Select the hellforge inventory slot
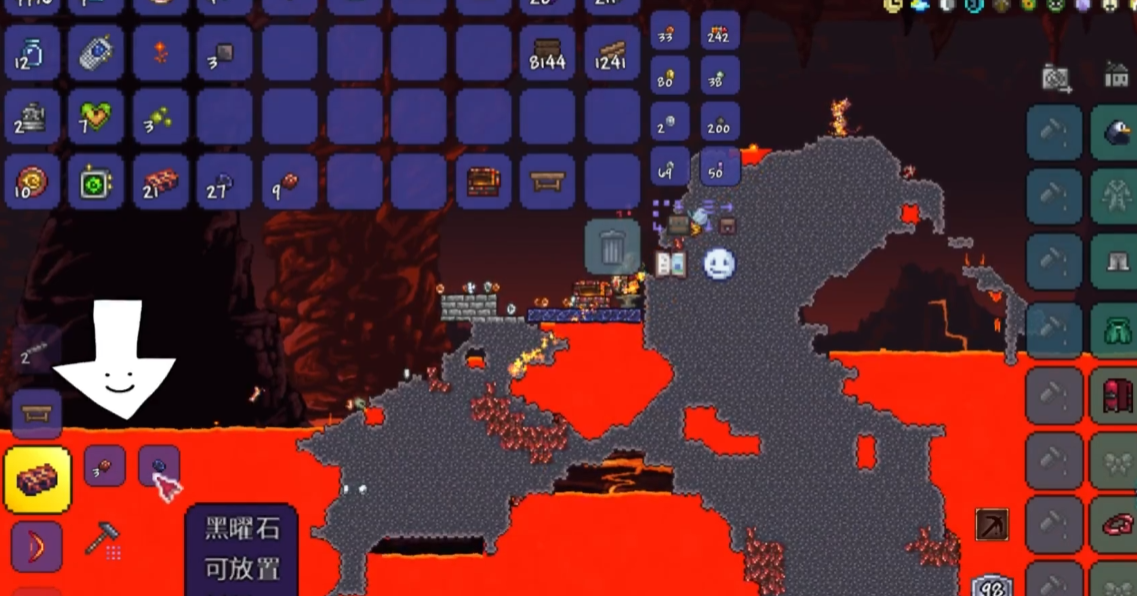Screen dimensions: 1137x596 coord(483,181)
